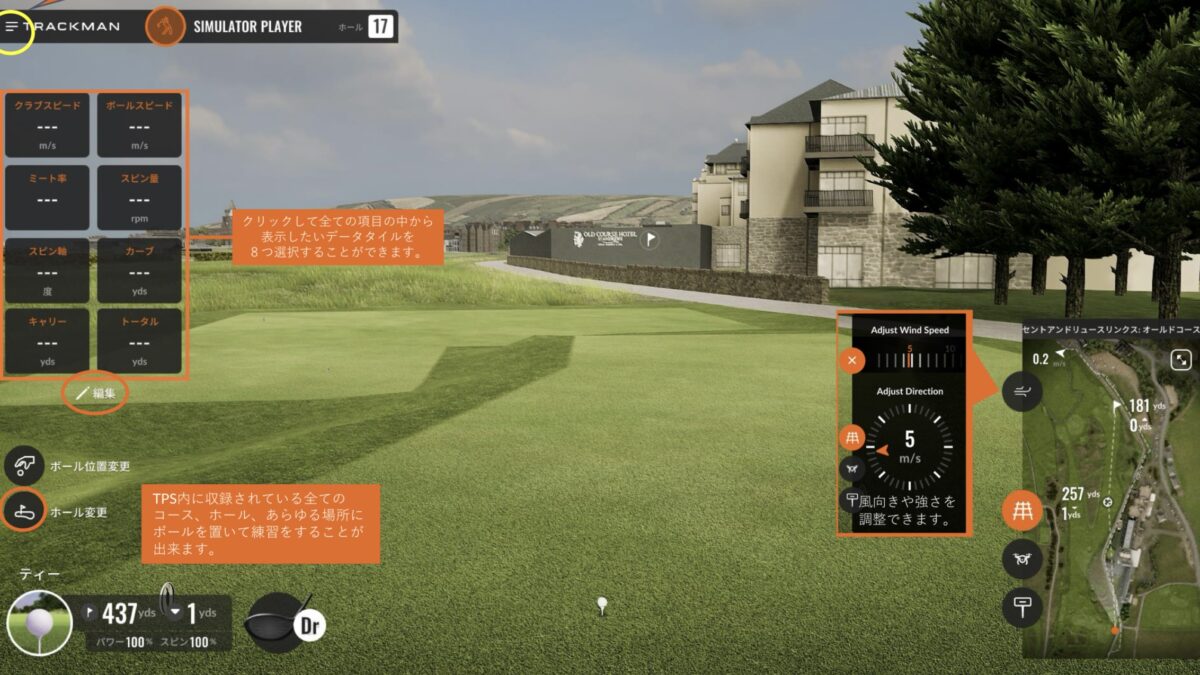Toggle the wind settings icon button

[x=1022, y=391]
